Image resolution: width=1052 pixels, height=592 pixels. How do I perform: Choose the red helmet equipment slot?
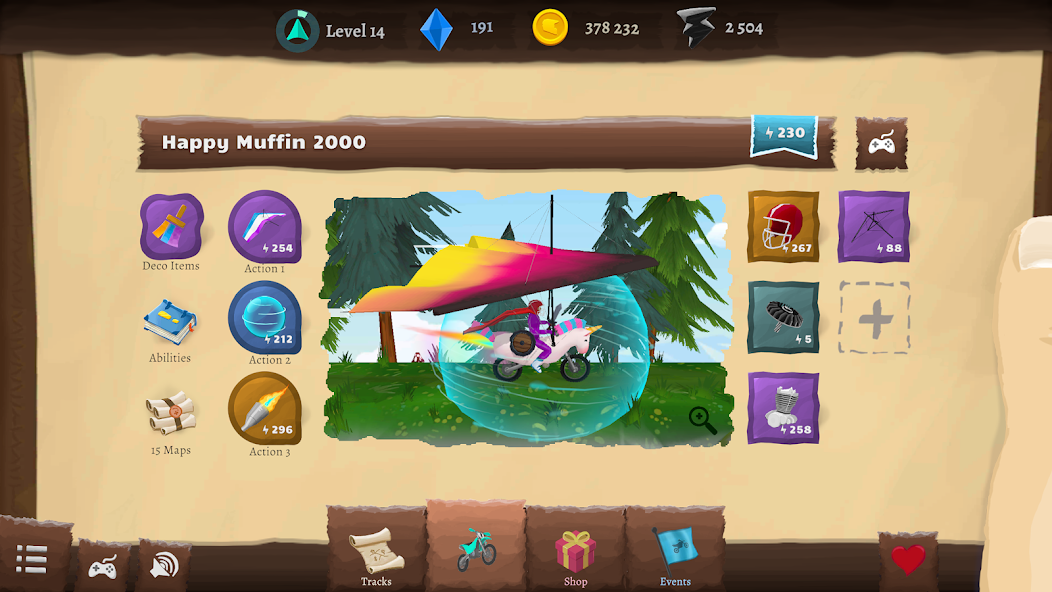pyautogui.click(x=783, y=227)
